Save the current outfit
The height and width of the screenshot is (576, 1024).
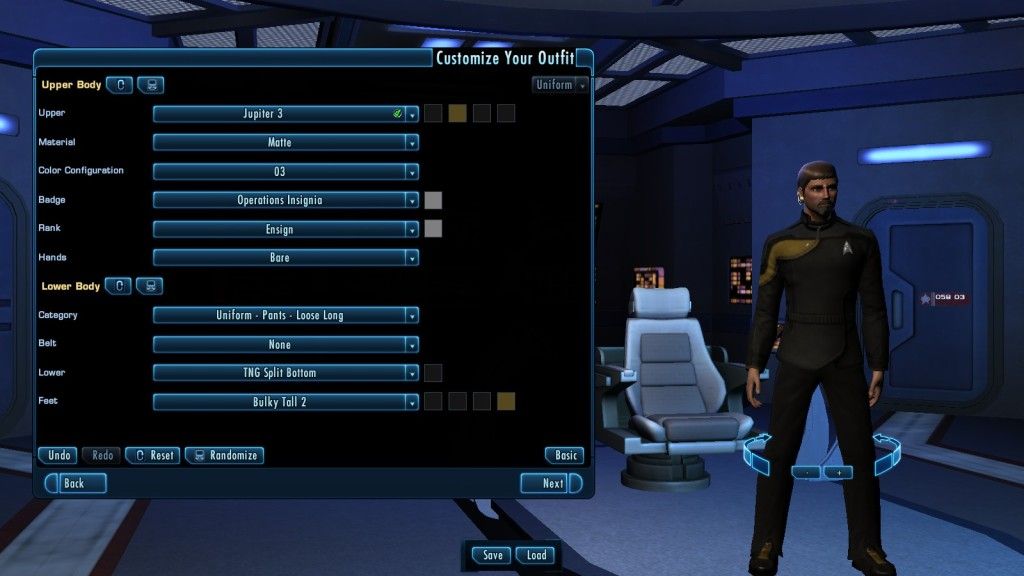tap(491, 555)
